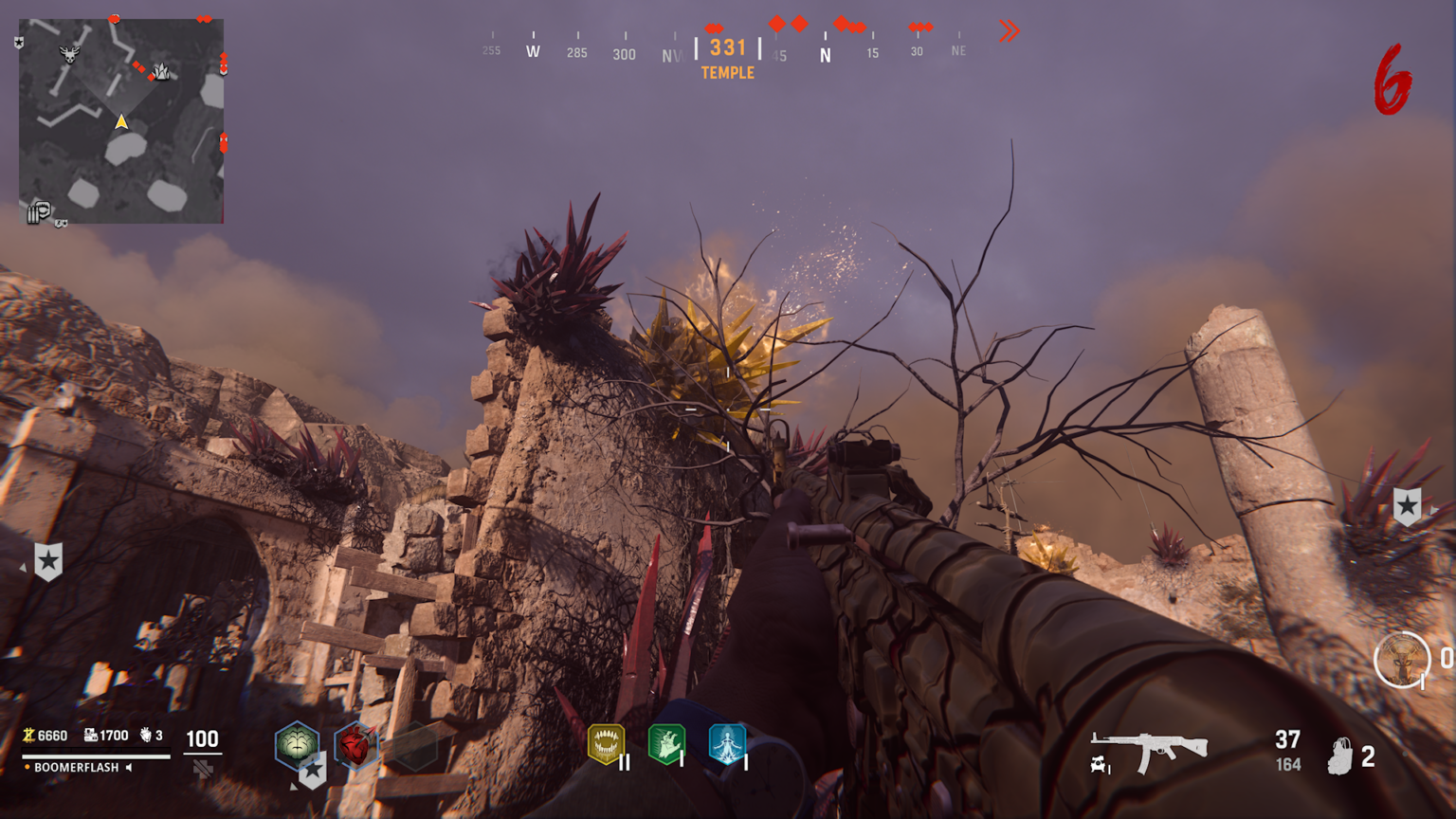Click the compass heading bar
This screenshot has width=1456, height=819.
(727, 49)
